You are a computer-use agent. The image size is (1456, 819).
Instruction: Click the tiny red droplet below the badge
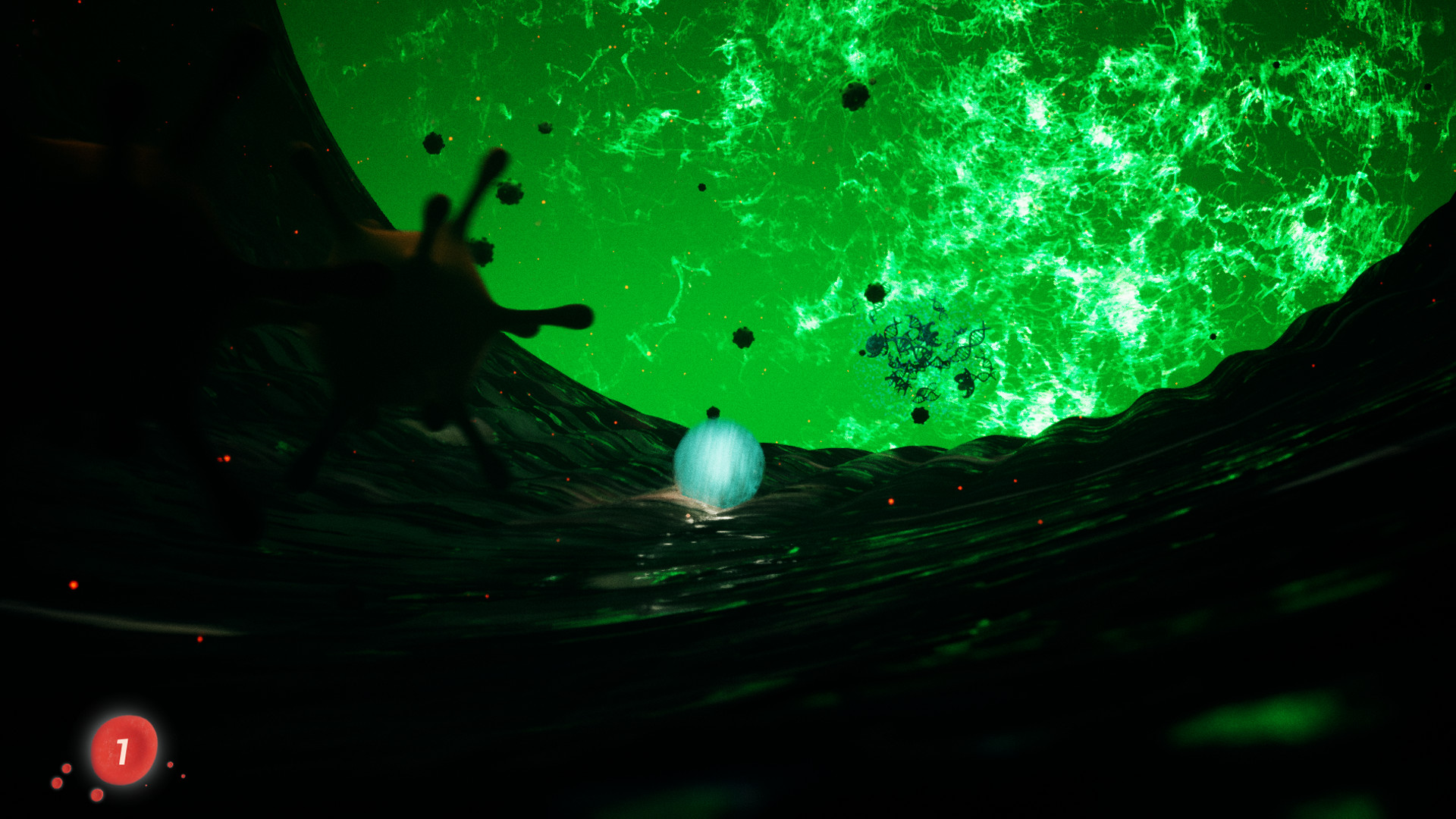click(x=97, y=795)
